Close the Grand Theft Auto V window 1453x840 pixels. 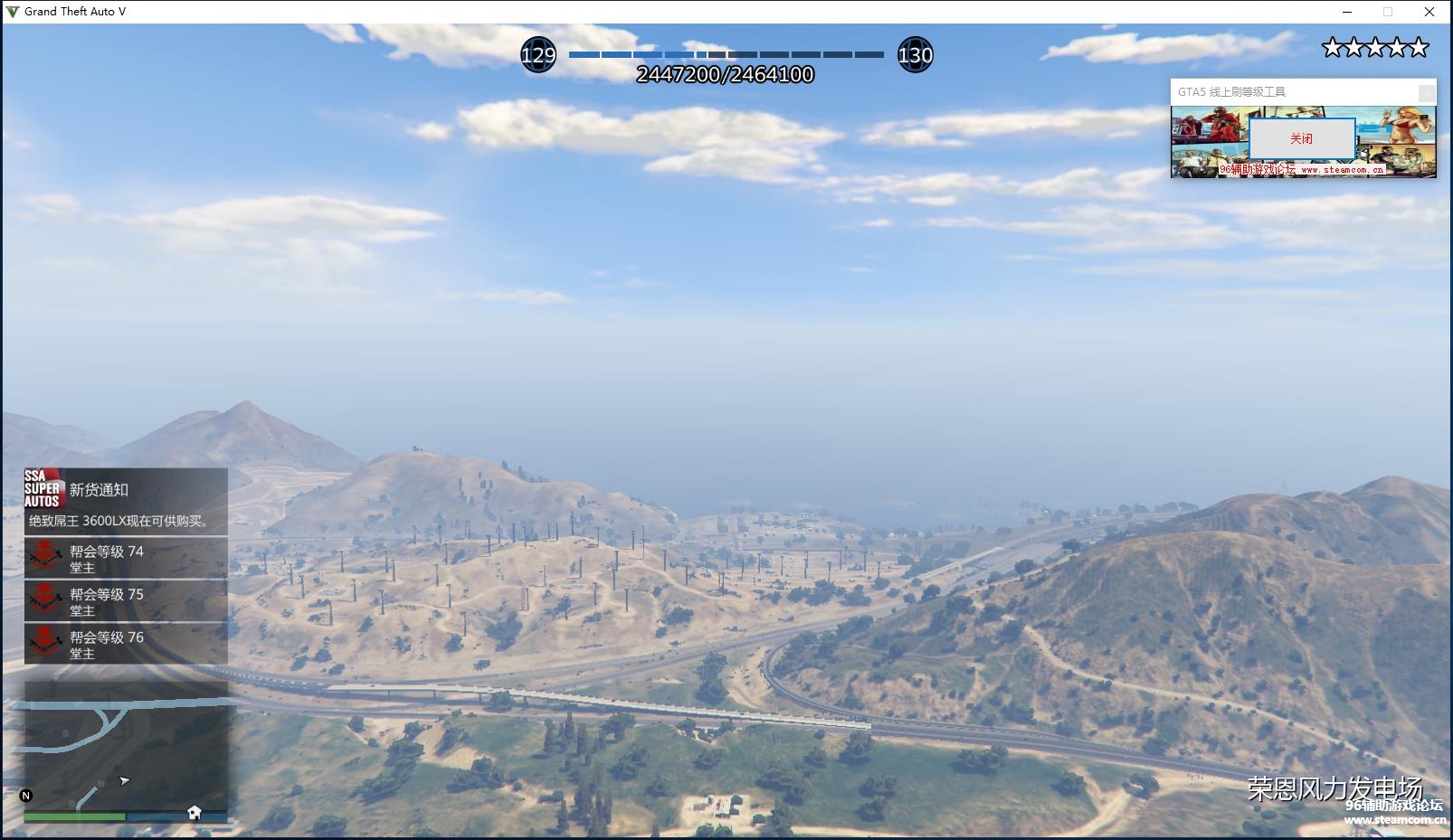(1429, 12)
